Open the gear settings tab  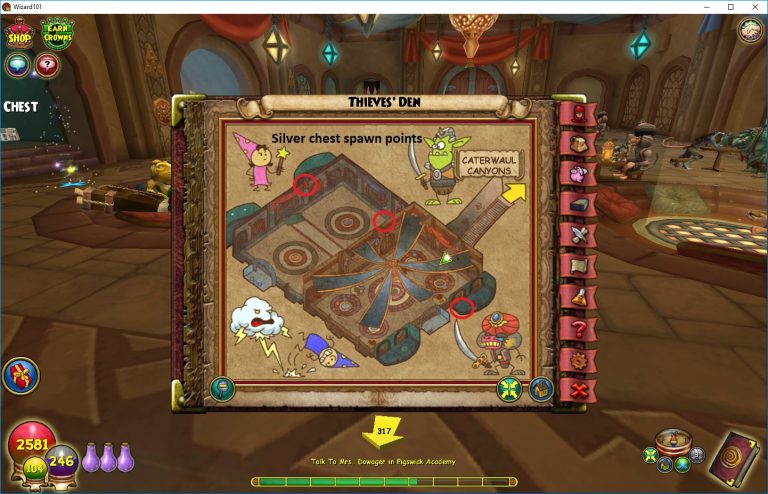pyautogui.click(x=577, y=359)
